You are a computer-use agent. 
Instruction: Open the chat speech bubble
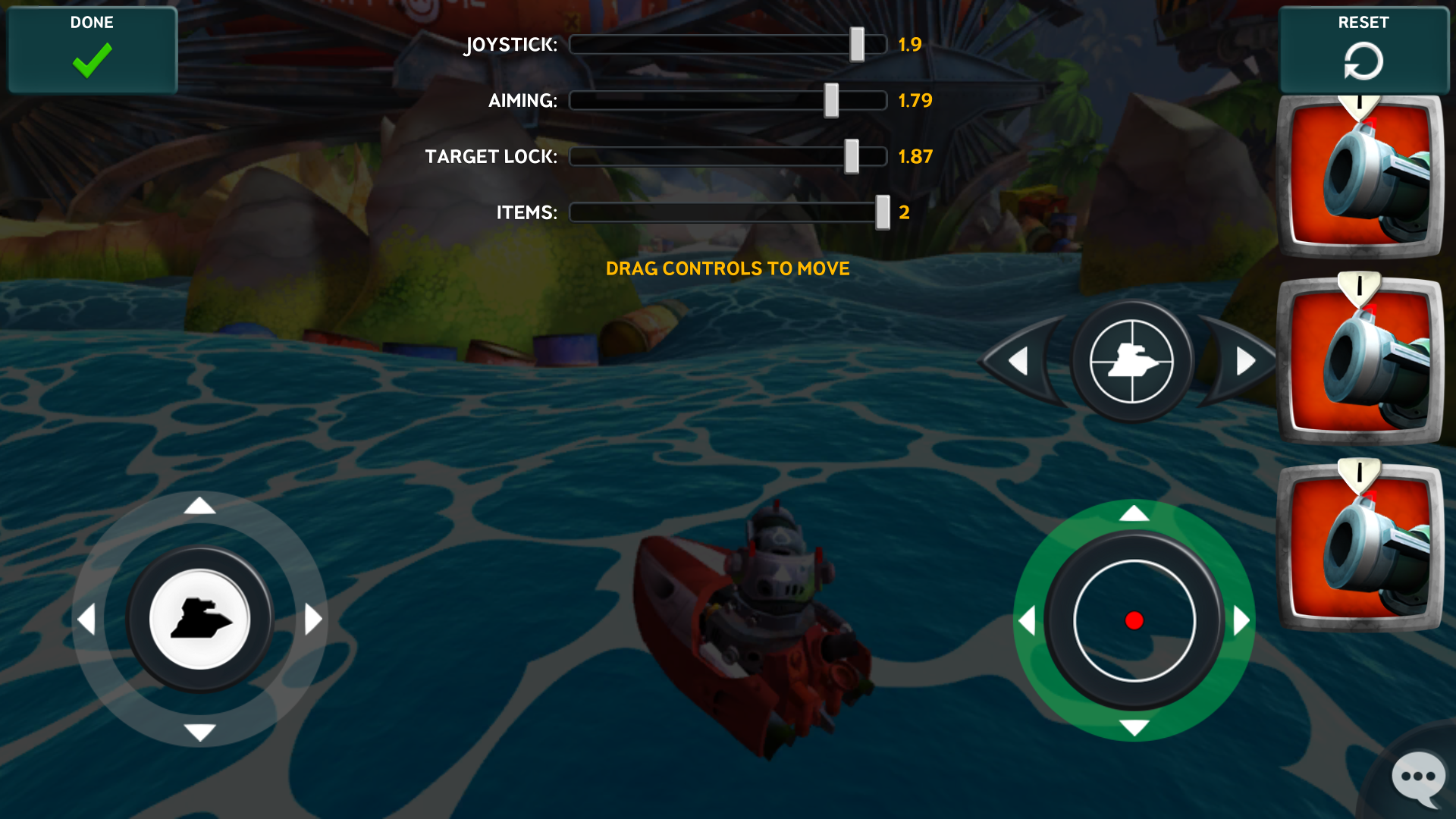pos(1417,778)
